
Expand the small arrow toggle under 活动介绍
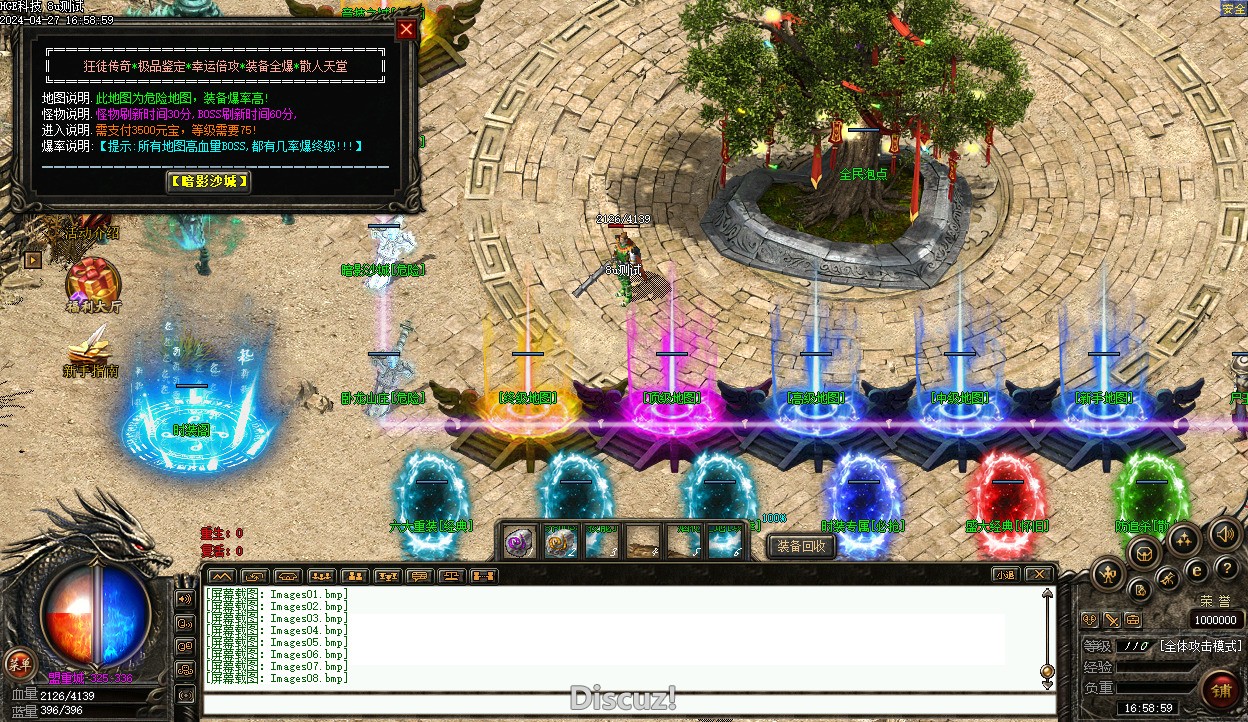[33, 260]
